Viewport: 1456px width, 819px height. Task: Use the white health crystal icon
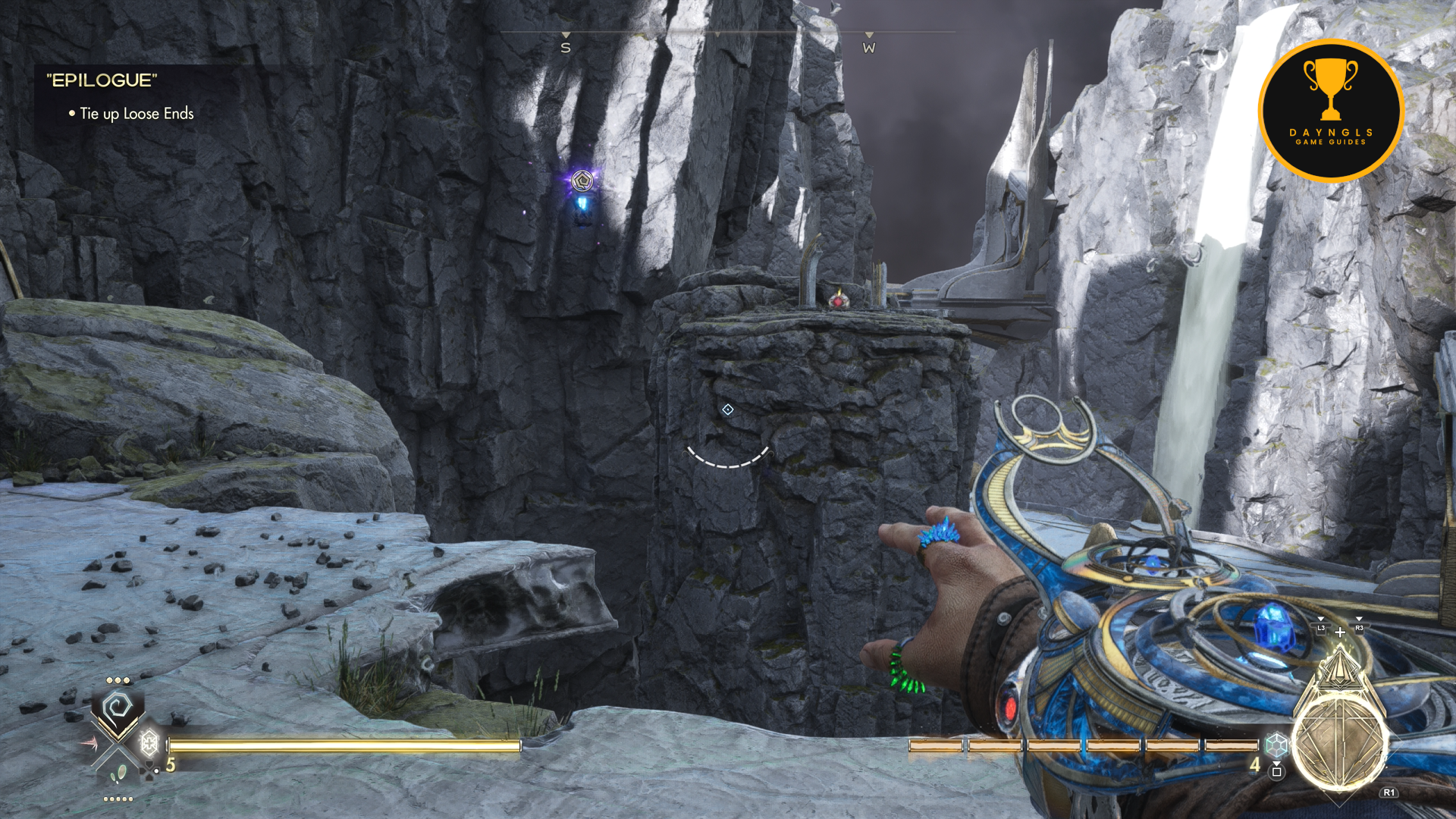coord(149,742)
